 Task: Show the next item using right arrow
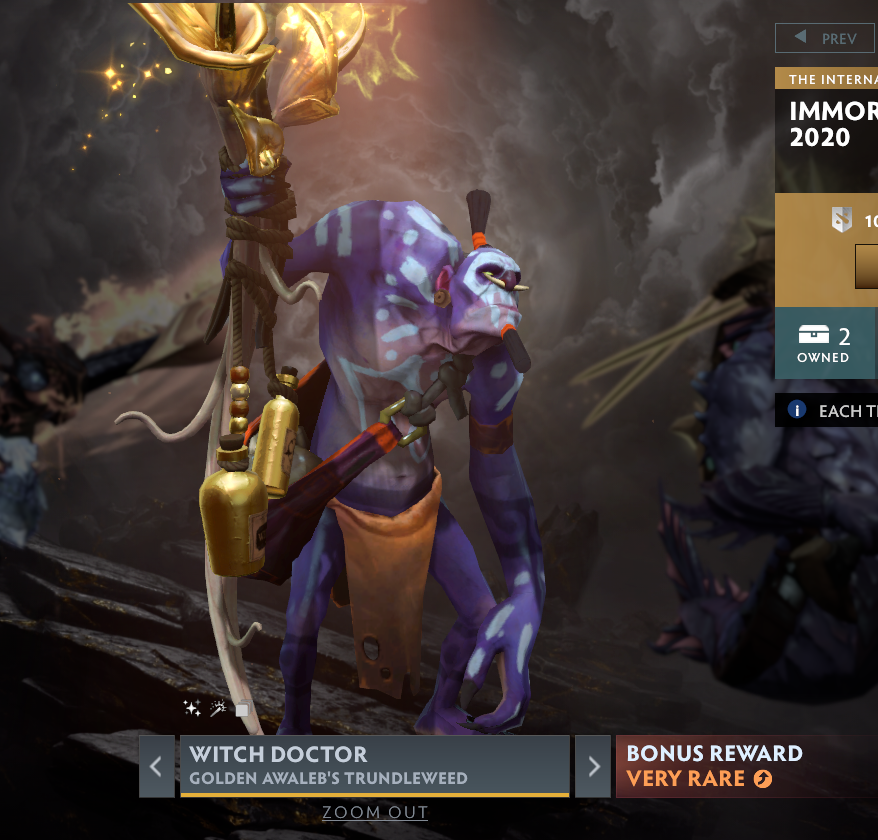(594, 767)
